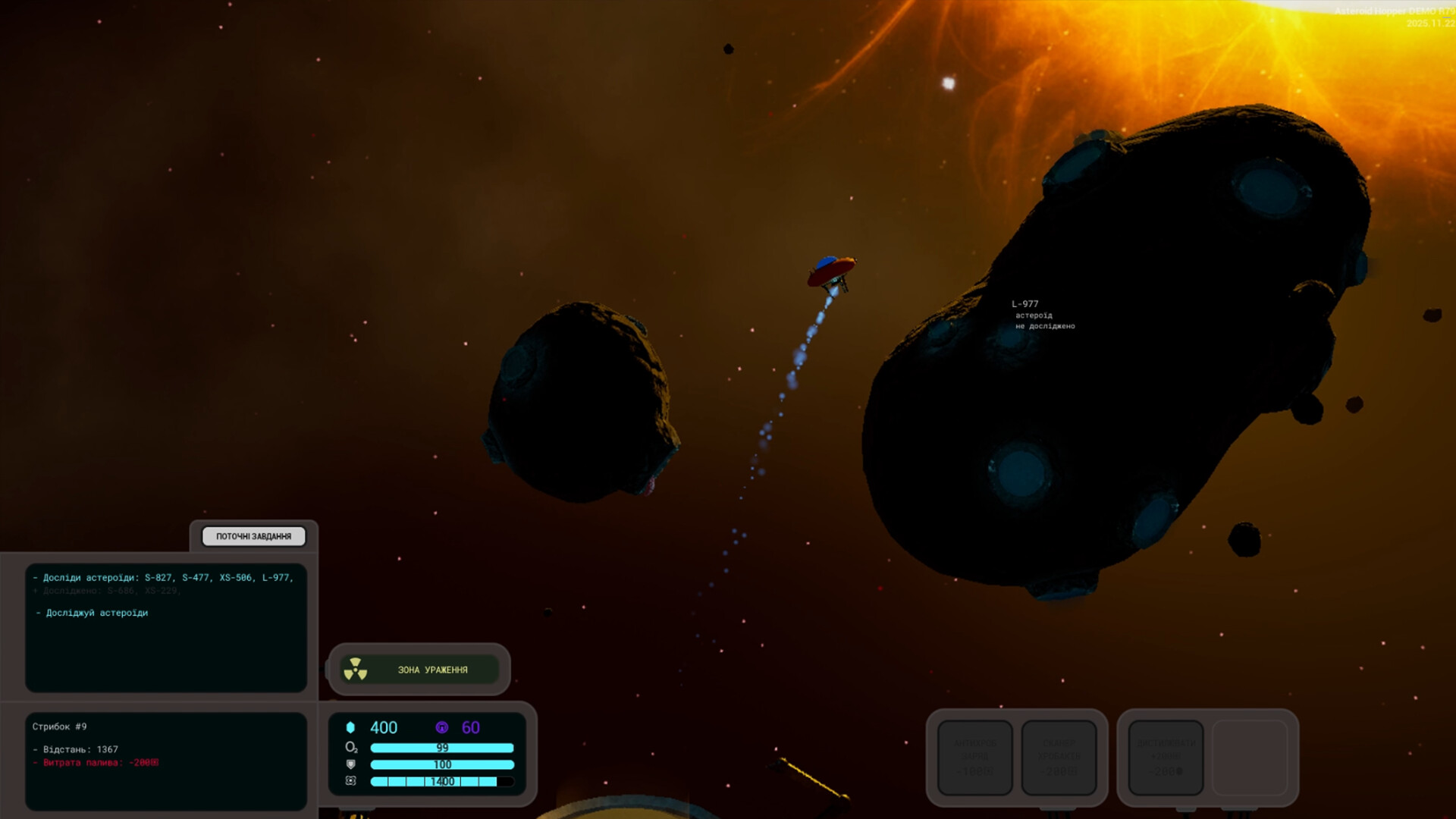
Task: Select the shield icon in the status panel
Action: pos(350,766)
